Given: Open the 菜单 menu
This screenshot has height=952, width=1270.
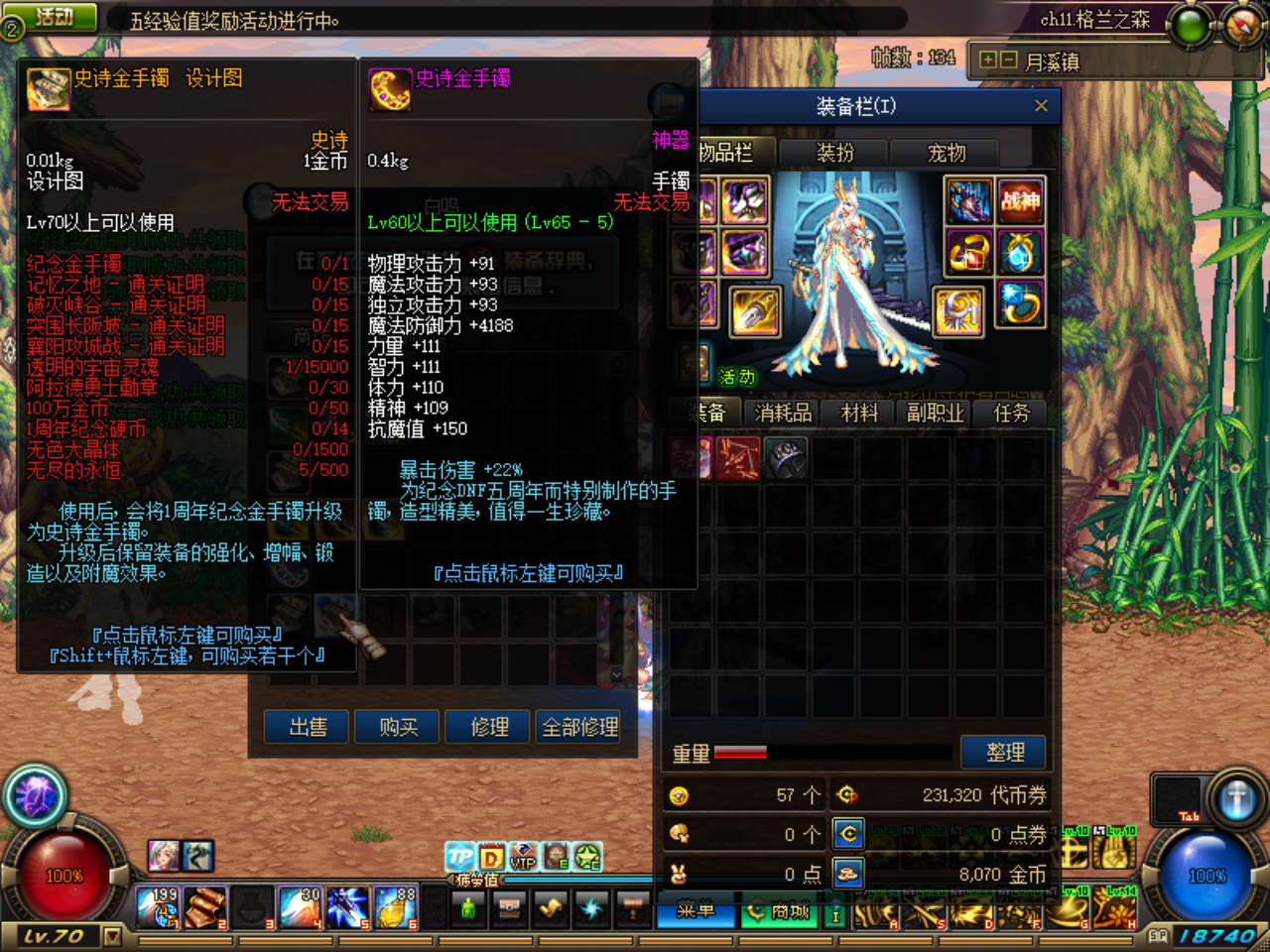Looking at the screenshot, I should coord(695,913).
